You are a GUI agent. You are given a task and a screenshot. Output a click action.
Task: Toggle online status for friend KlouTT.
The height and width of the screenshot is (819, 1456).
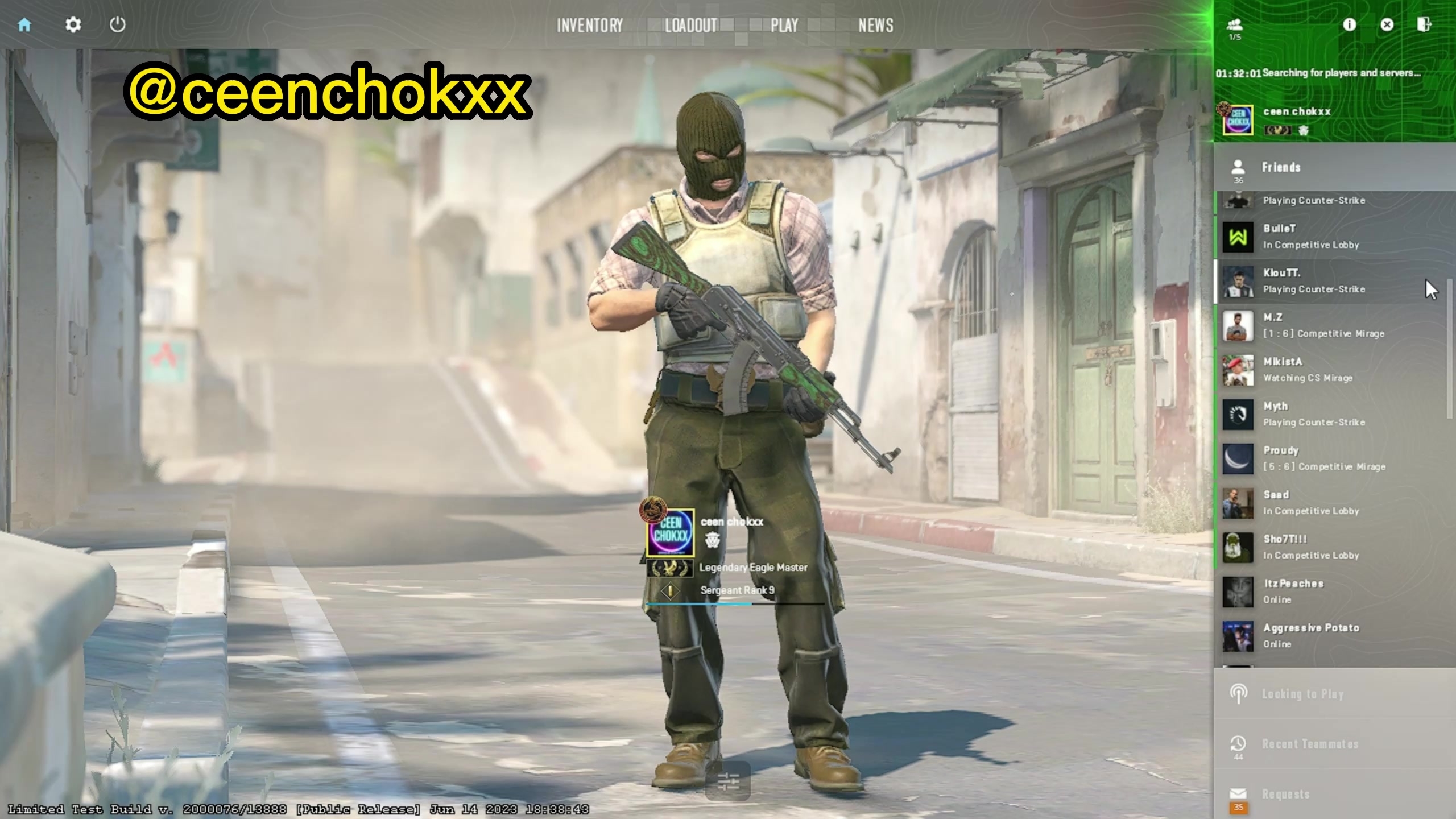[1217, 281]
